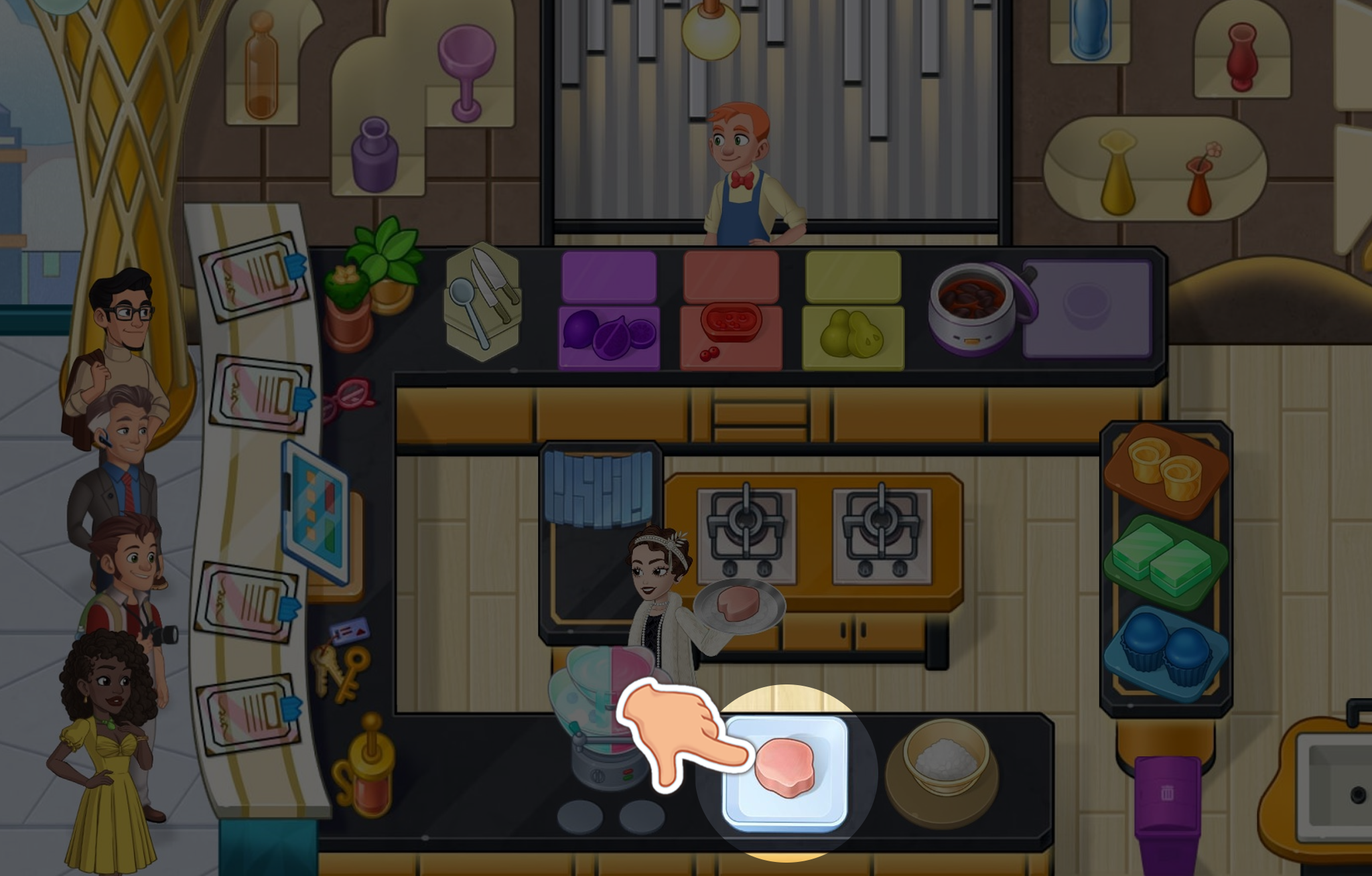The image size is (1372, 876).
Task: Tap the highlighted raw meat tray
Action: coord(785,774)
